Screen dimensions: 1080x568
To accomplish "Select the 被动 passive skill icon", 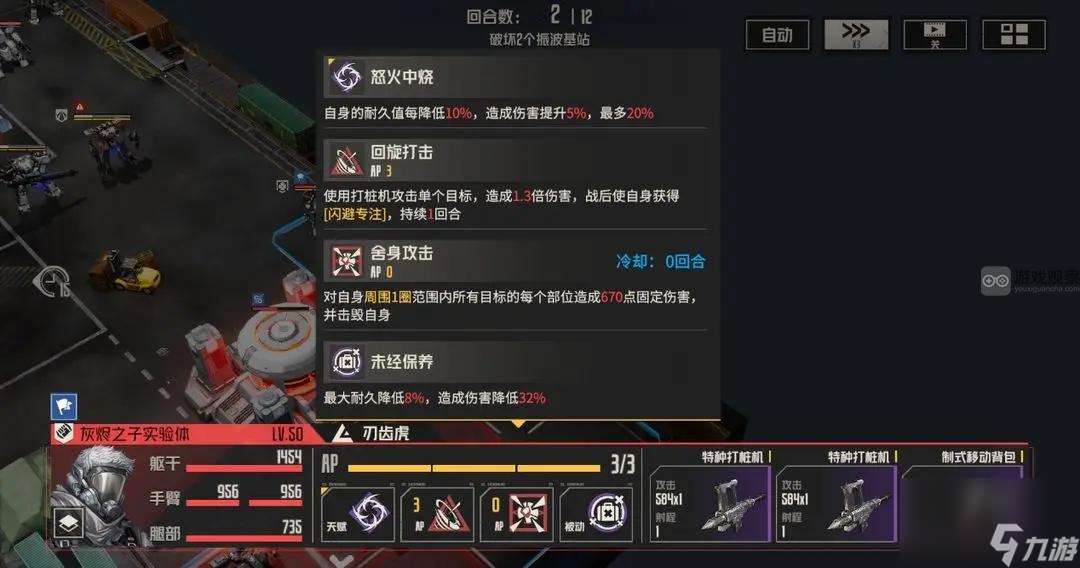I will point(595,513).
